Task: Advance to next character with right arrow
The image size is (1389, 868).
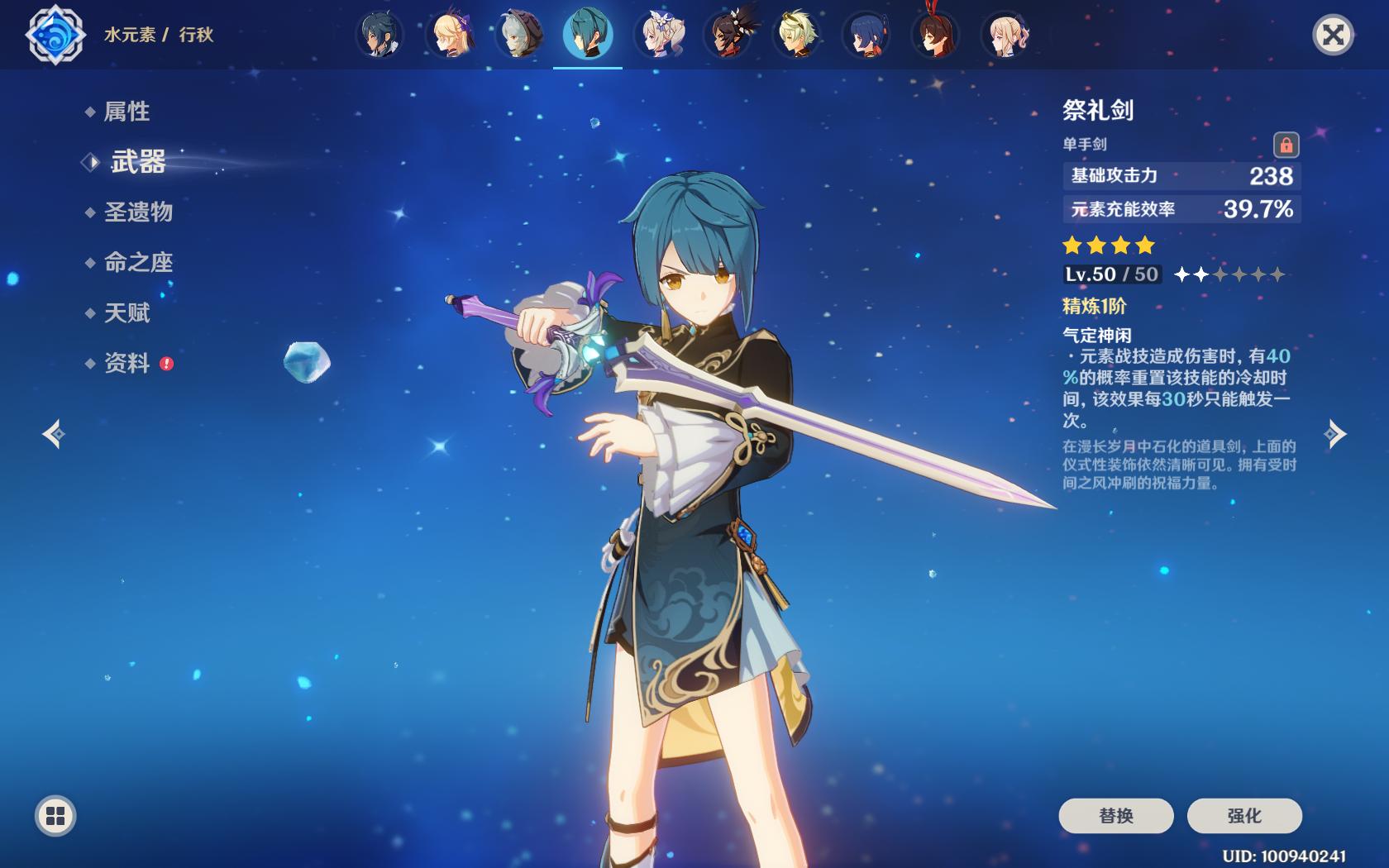Action: click(x=1337, y=432)
